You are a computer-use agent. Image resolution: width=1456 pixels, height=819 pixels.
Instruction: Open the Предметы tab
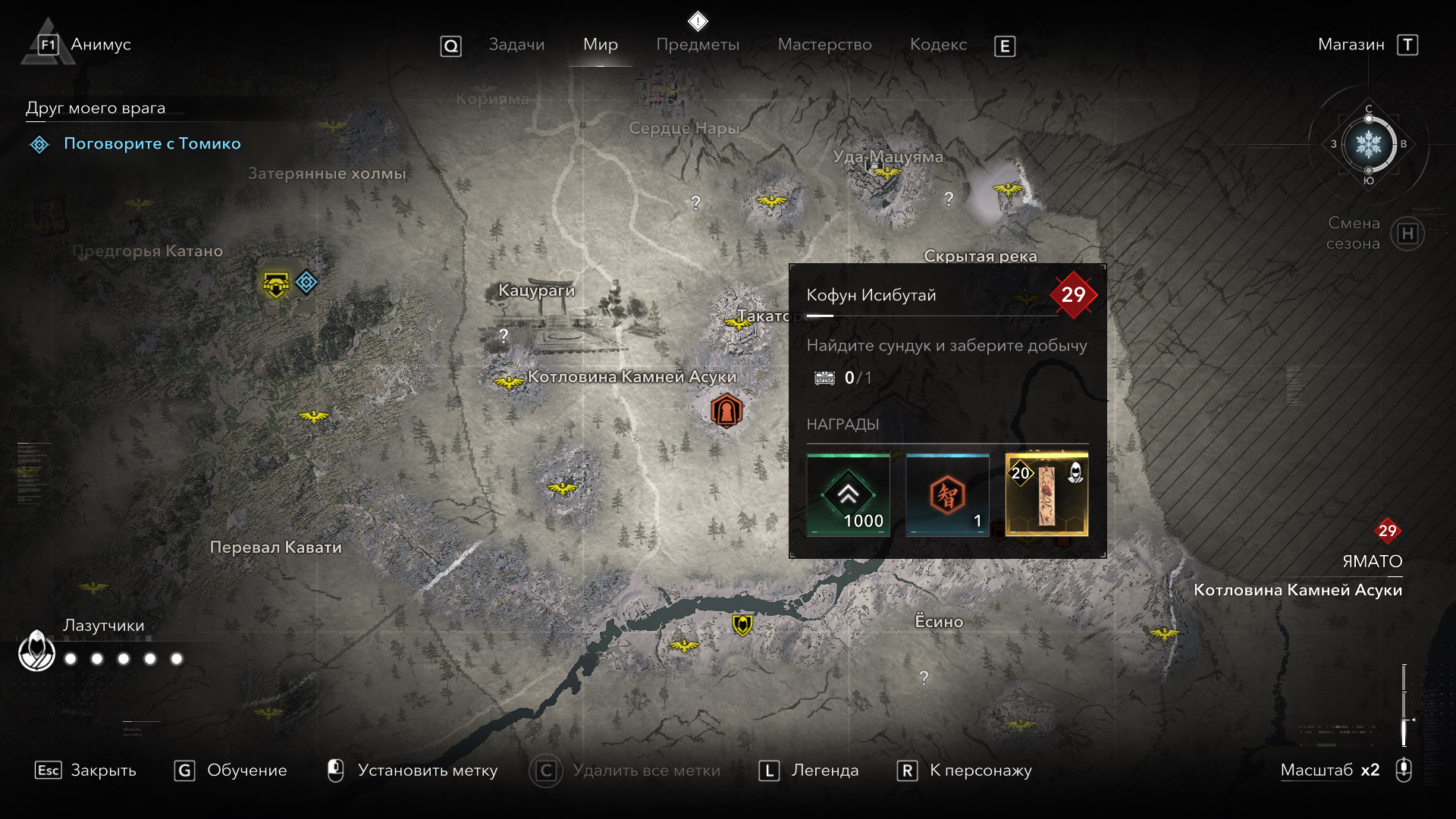[x=698, y=45]
